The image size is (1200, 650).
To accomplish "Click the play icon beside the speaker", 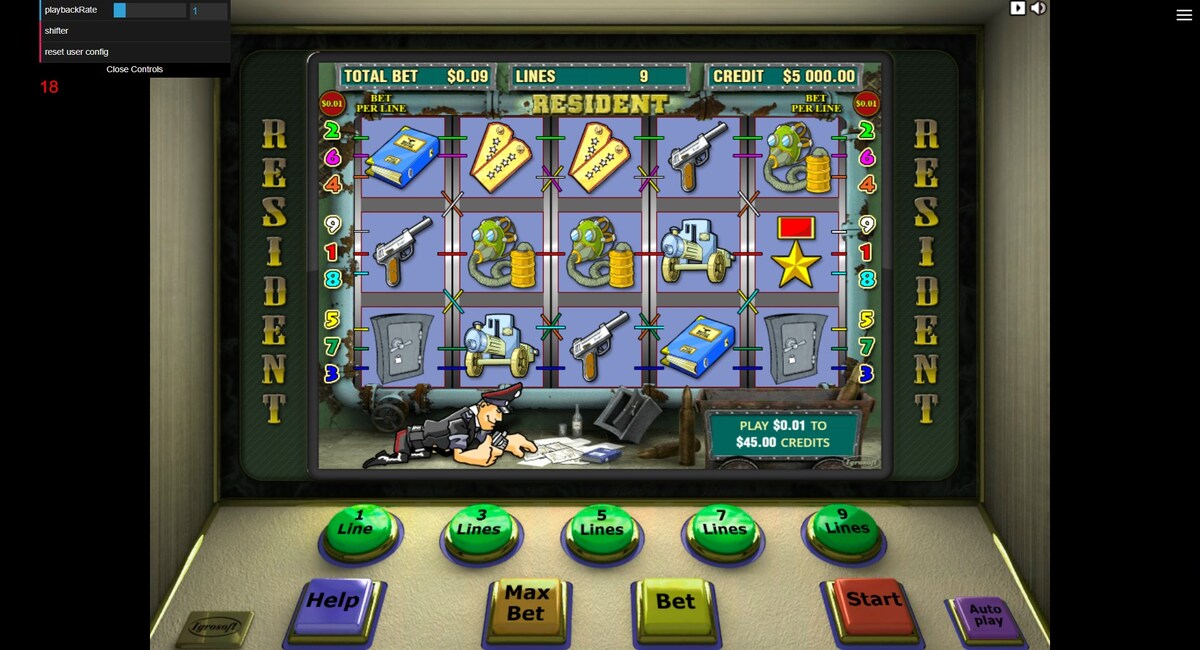I will click(x=1018, y=8).
